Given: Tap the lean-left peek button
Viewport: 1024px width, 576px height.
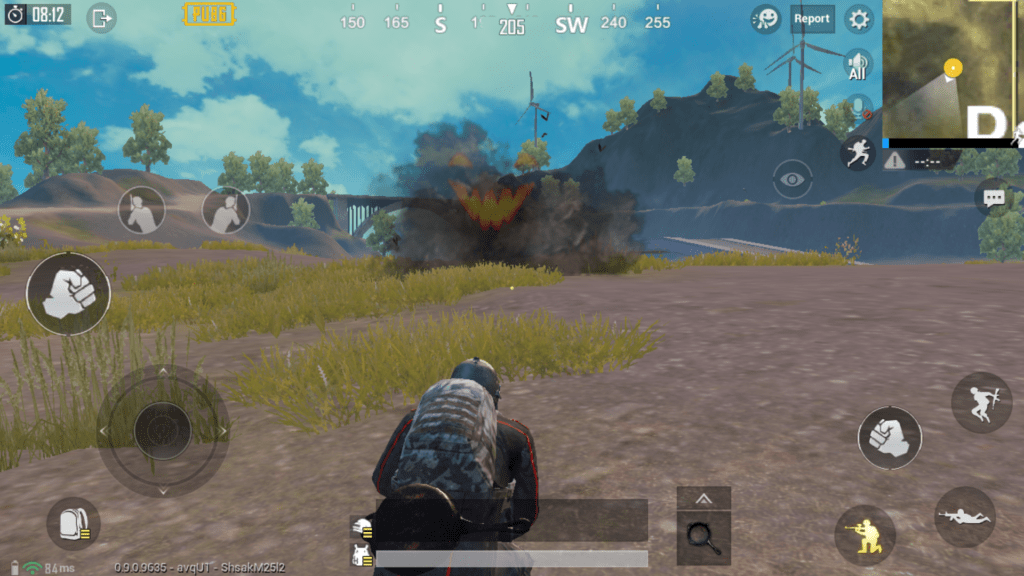Looking at the screenshot, I should pos(142,210).
